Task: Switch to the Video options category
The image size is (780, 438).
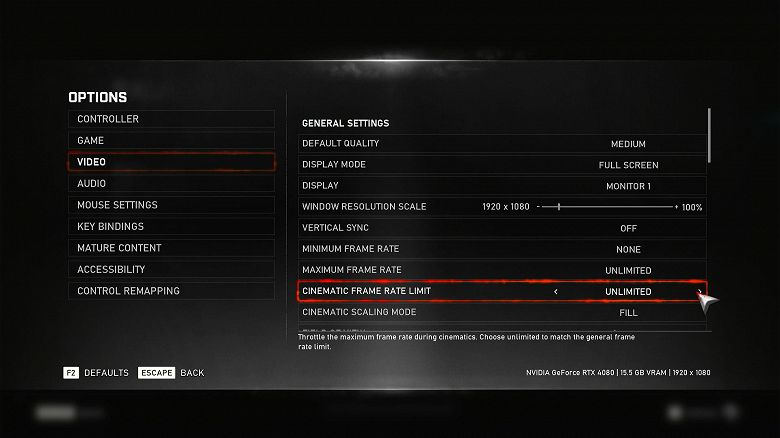Action: tap(171, 162)
